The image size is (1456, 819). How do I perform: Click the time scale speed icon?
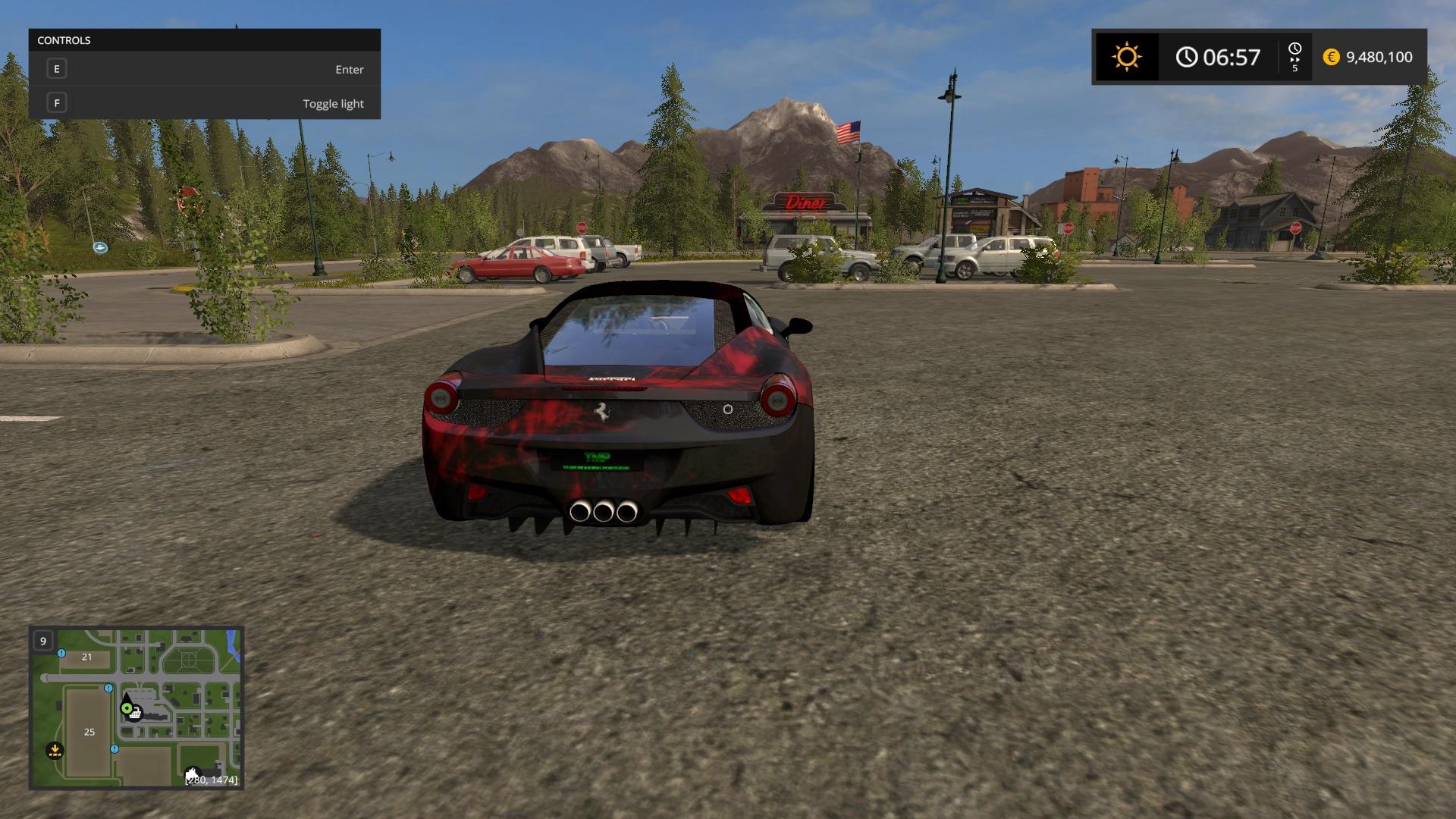point(1294,57)
